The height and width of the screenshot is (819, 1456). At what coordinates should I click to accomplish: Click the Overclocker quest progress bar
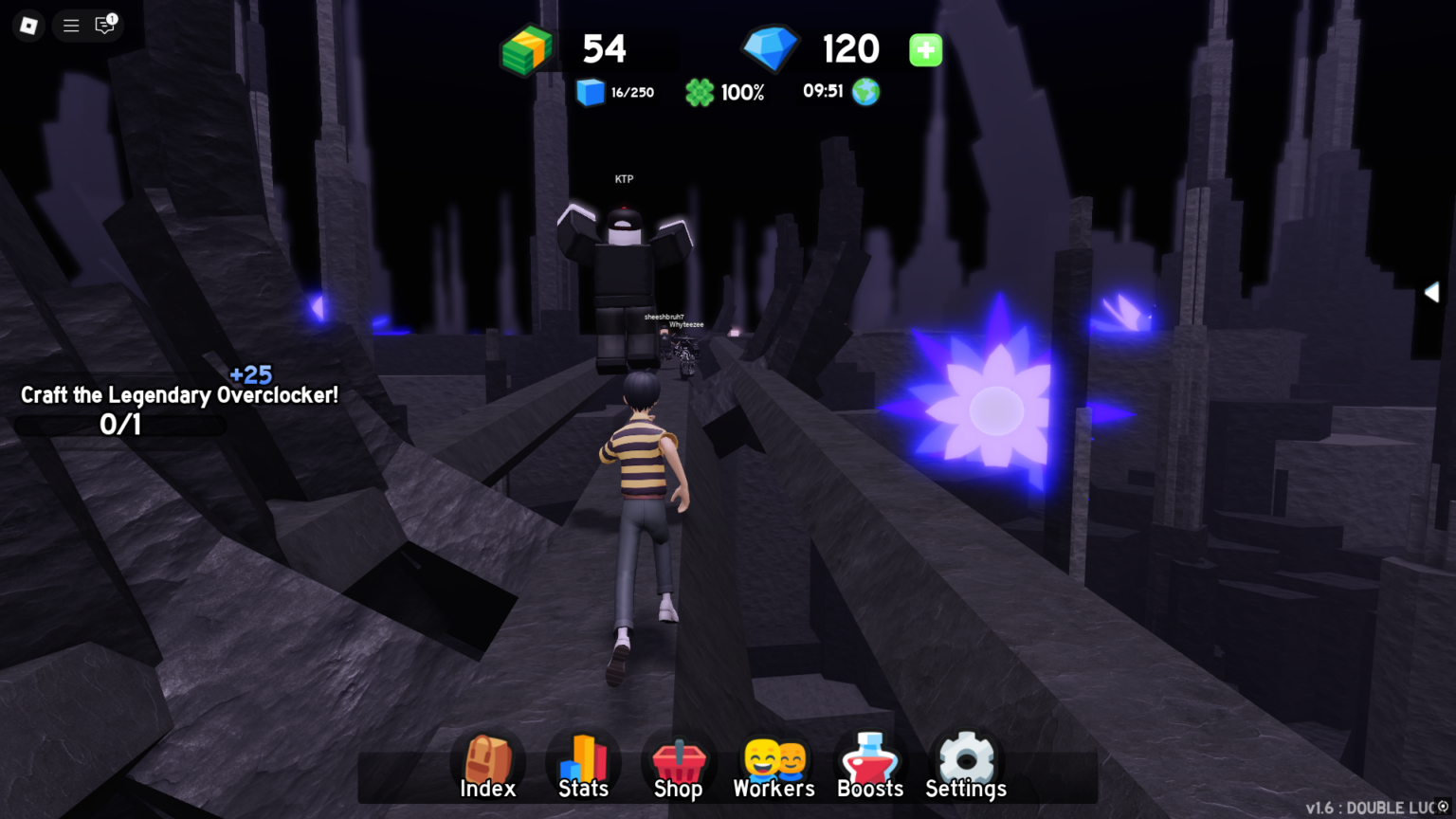[x=120, y=426]
